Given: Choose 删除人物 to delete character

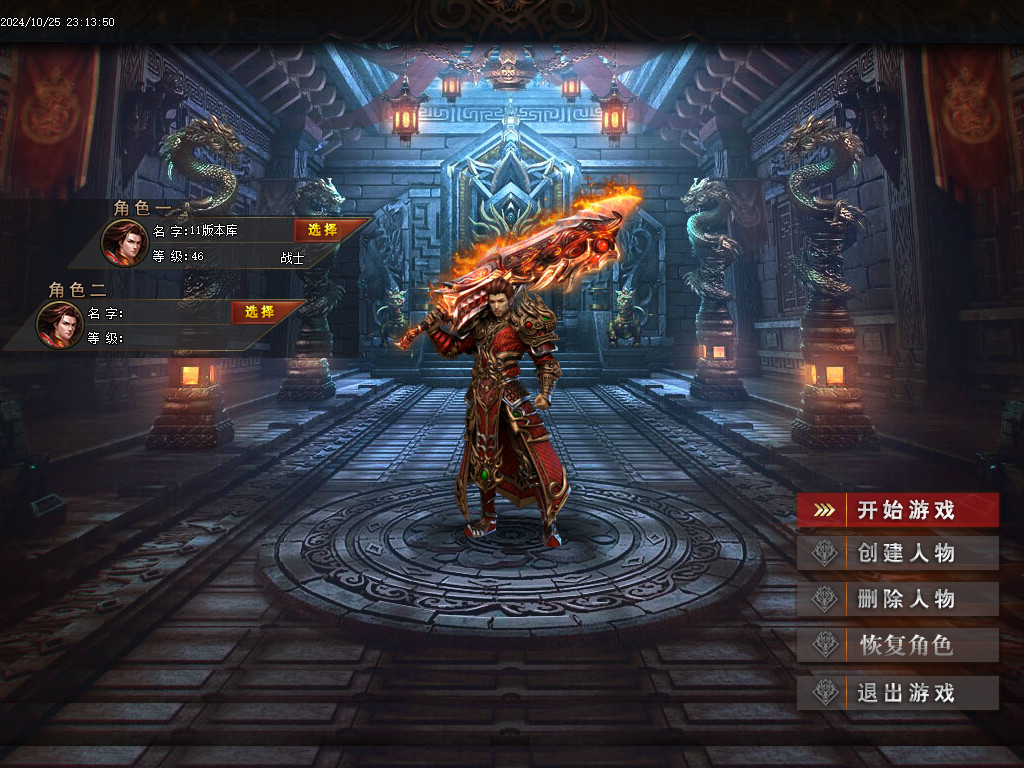Looking at the screenshot, I should click(898, 599).
